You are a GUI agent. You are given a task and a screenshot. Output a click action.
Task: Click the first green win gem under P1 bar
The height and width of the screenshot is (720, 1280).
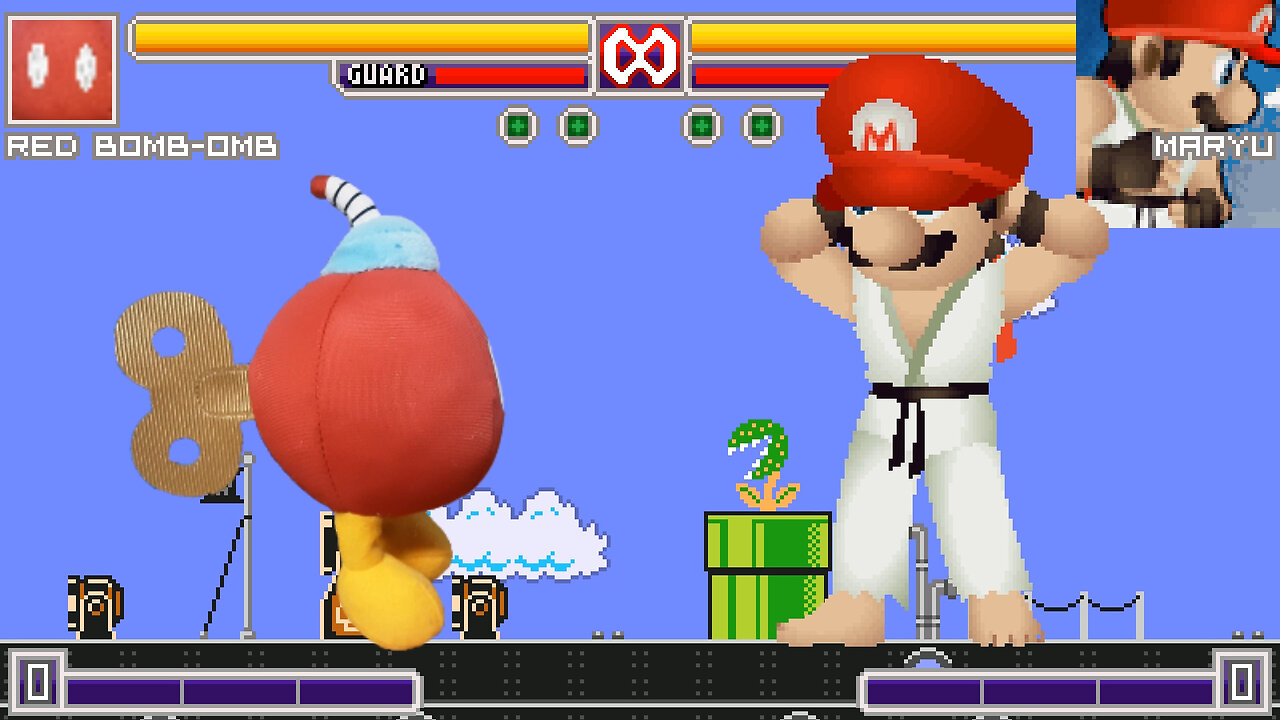point(517,125)
